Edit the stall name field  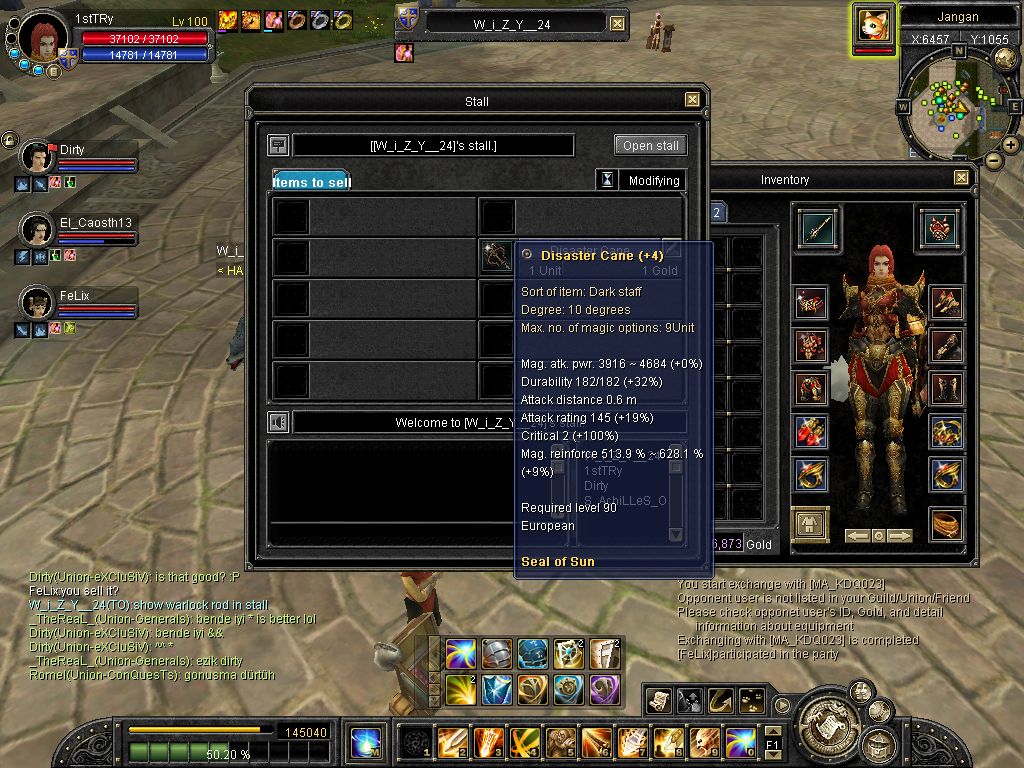(x=433, y=146)
